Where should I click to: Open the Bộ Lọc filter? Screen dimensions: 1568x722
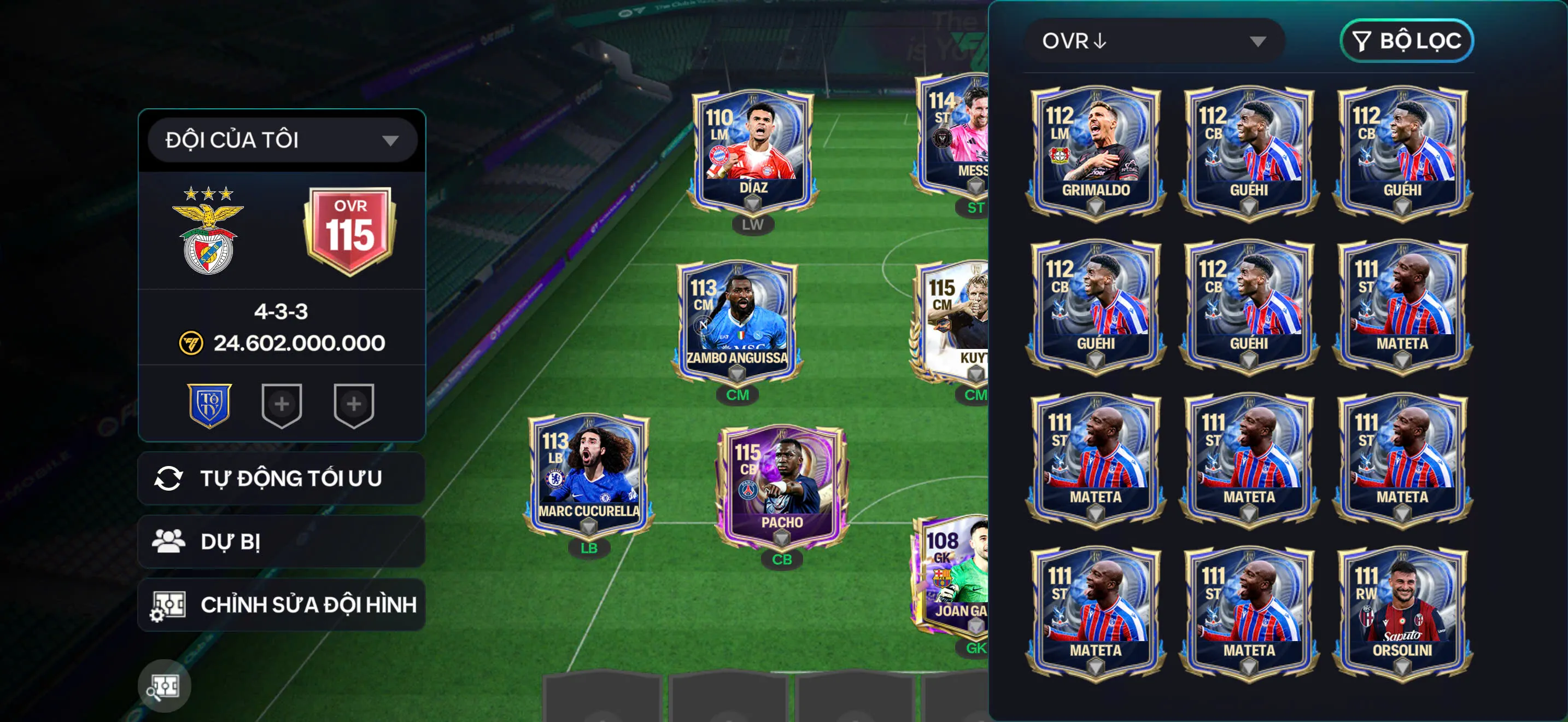point(1406,41)
